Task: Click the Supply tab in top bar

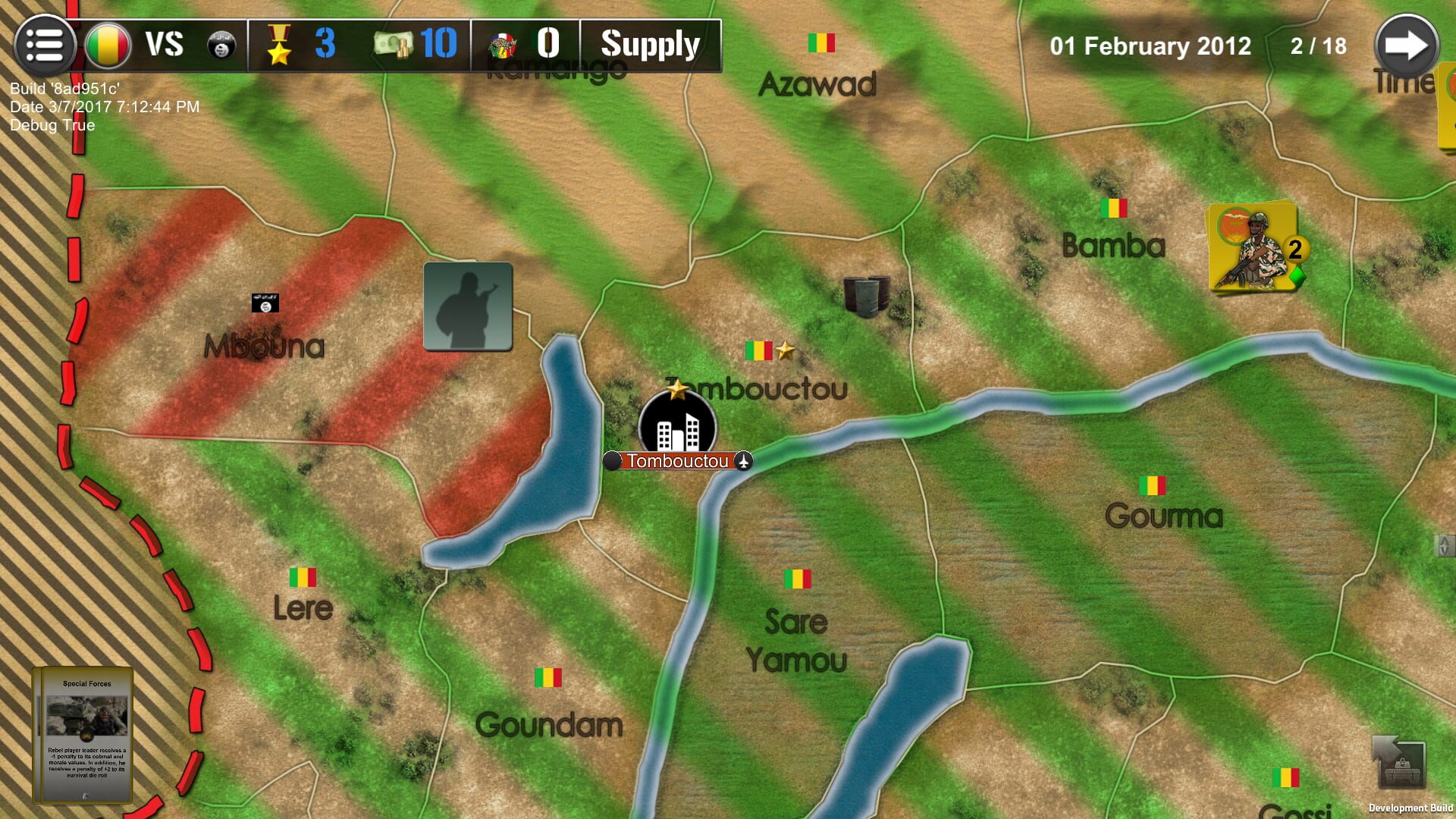Action: [x=650, y=44]
